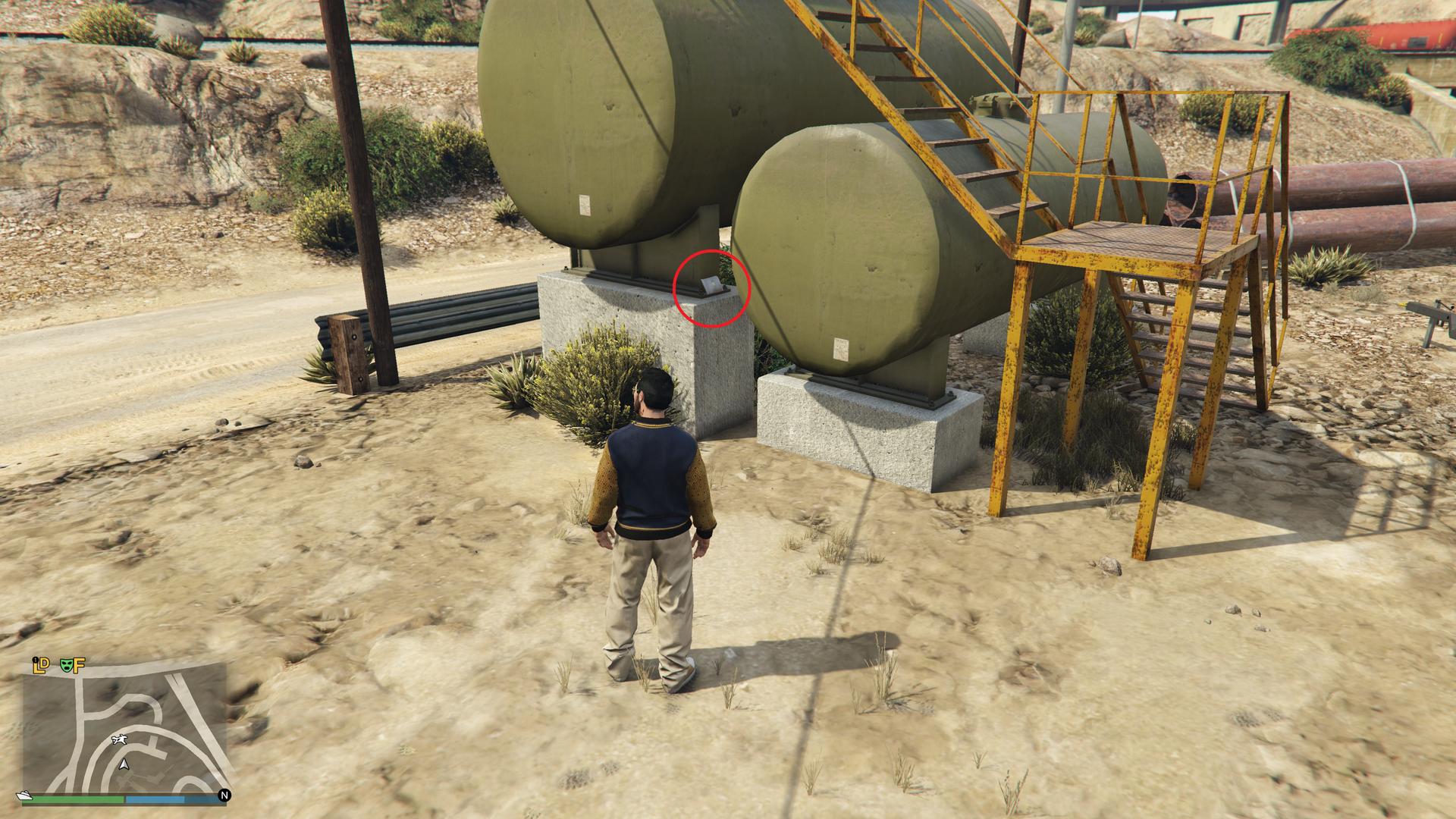Image resolution: width=1456 pixels, height=819 pixels.
Task: Click the minimap in the corner
Action: (124, 727)
